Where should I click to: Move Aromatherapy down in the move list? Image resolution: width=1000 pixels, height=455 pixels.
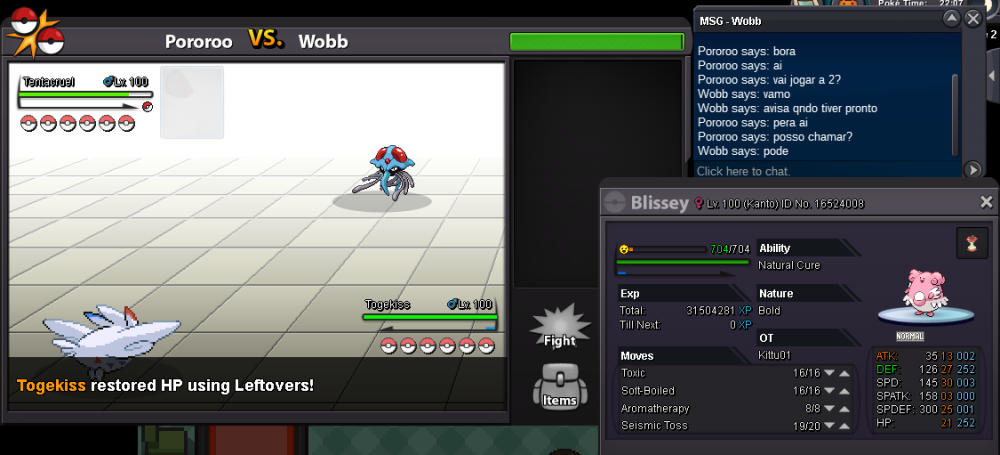pyautogui.click(x=828, y=409)
